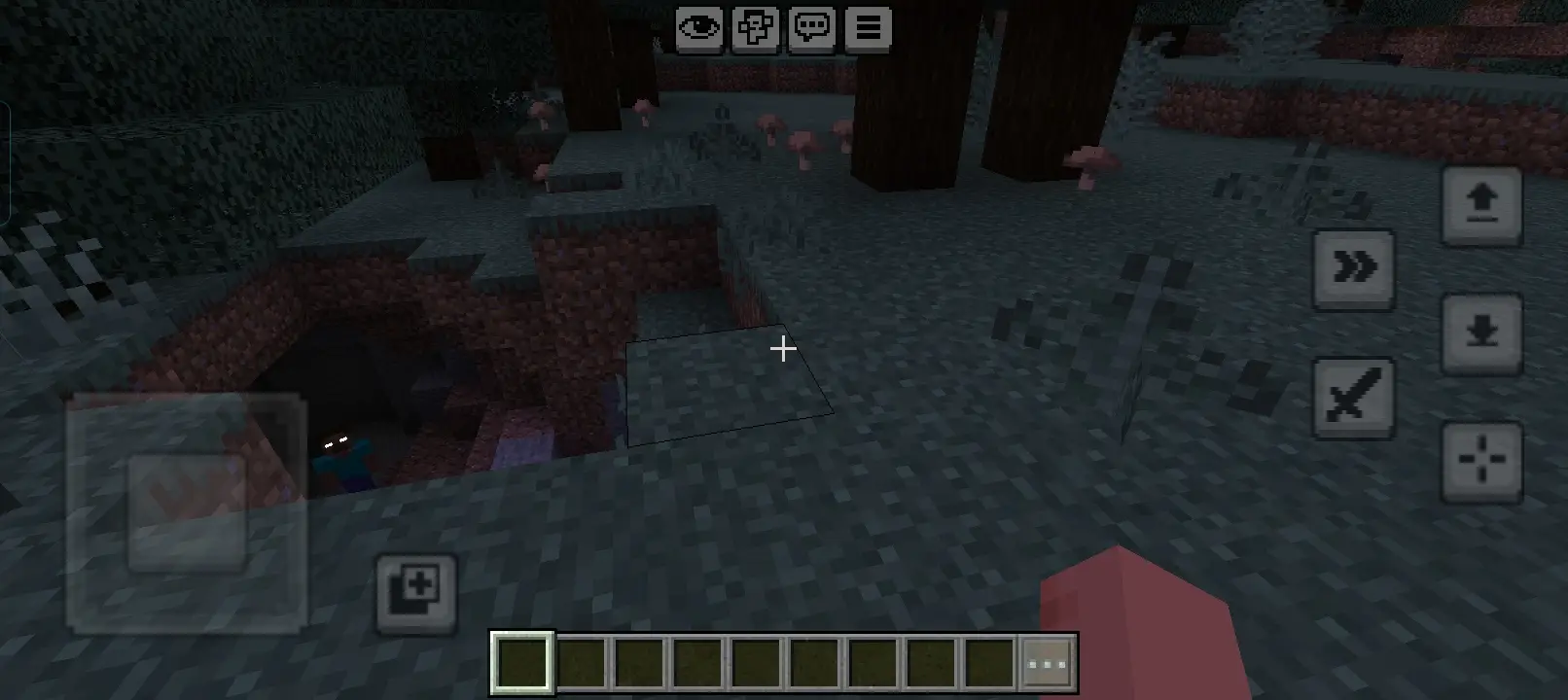Open the hamburger pause menu
1568x700 pixels.
(869, 28)
